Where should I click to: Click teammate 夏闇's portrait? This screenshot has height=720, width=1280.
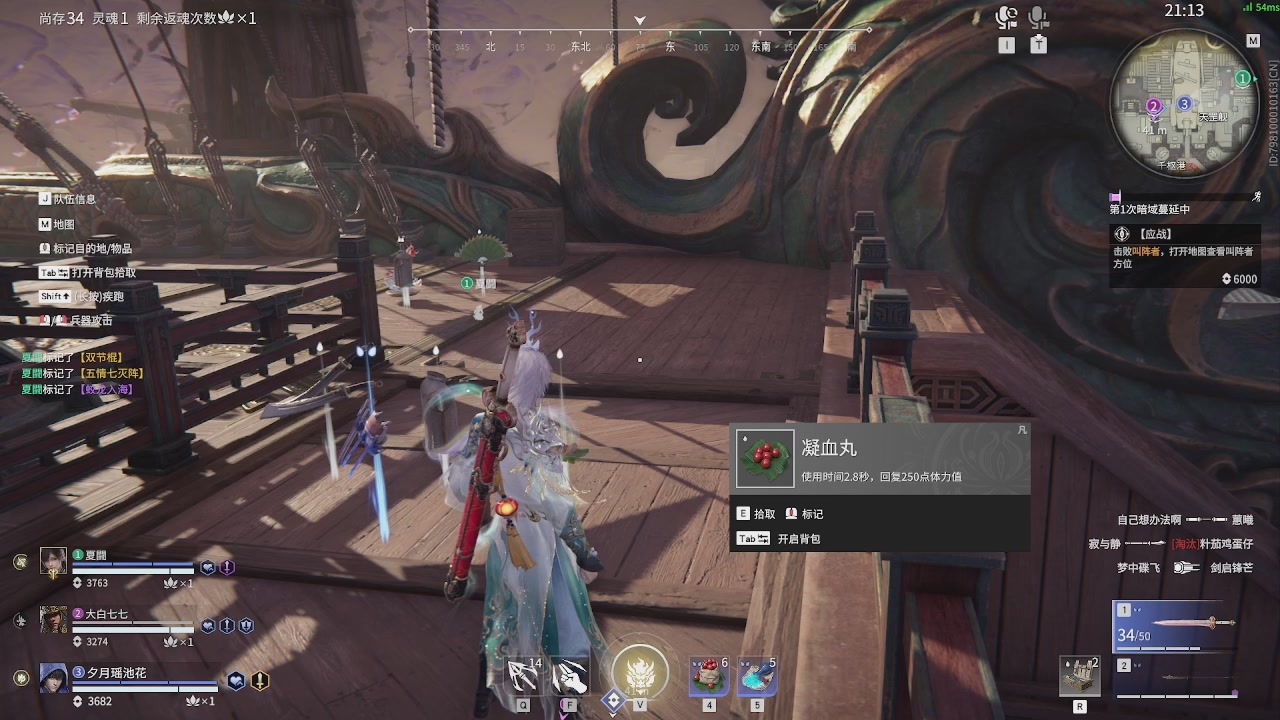pyautogui.click(x=53, y=561)
